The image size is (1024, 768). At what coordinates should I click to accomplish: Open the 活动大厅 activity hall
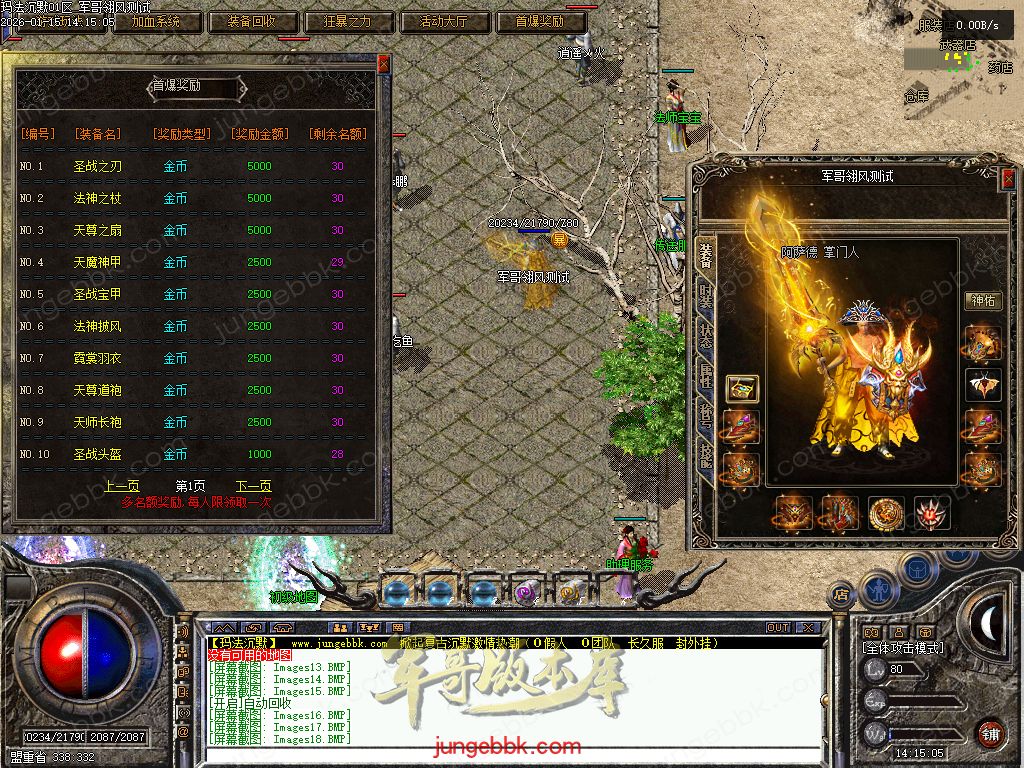pyautogui.click(x=442, y=21)
